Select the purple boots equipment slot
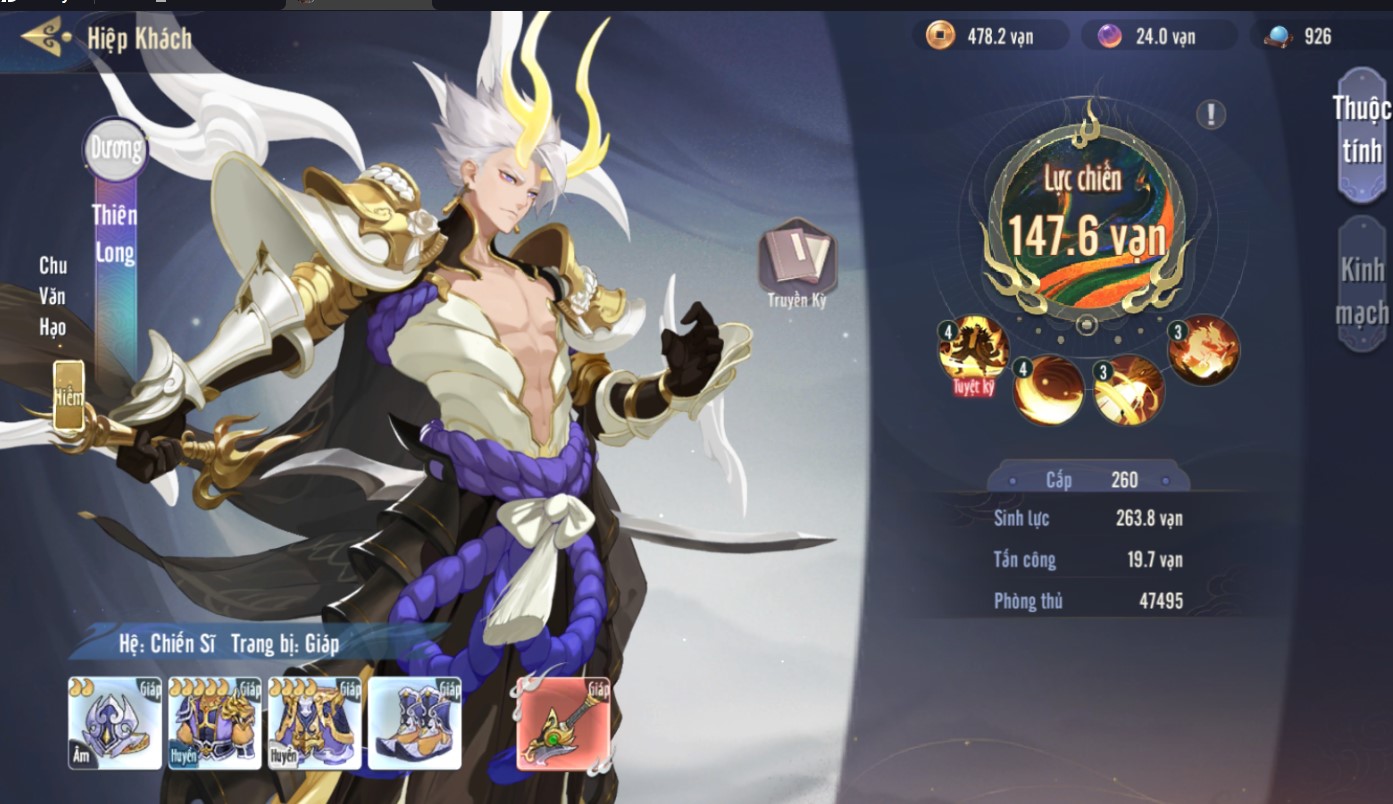The height and width of the screenshot is (804, 1393). click(414, 723)
